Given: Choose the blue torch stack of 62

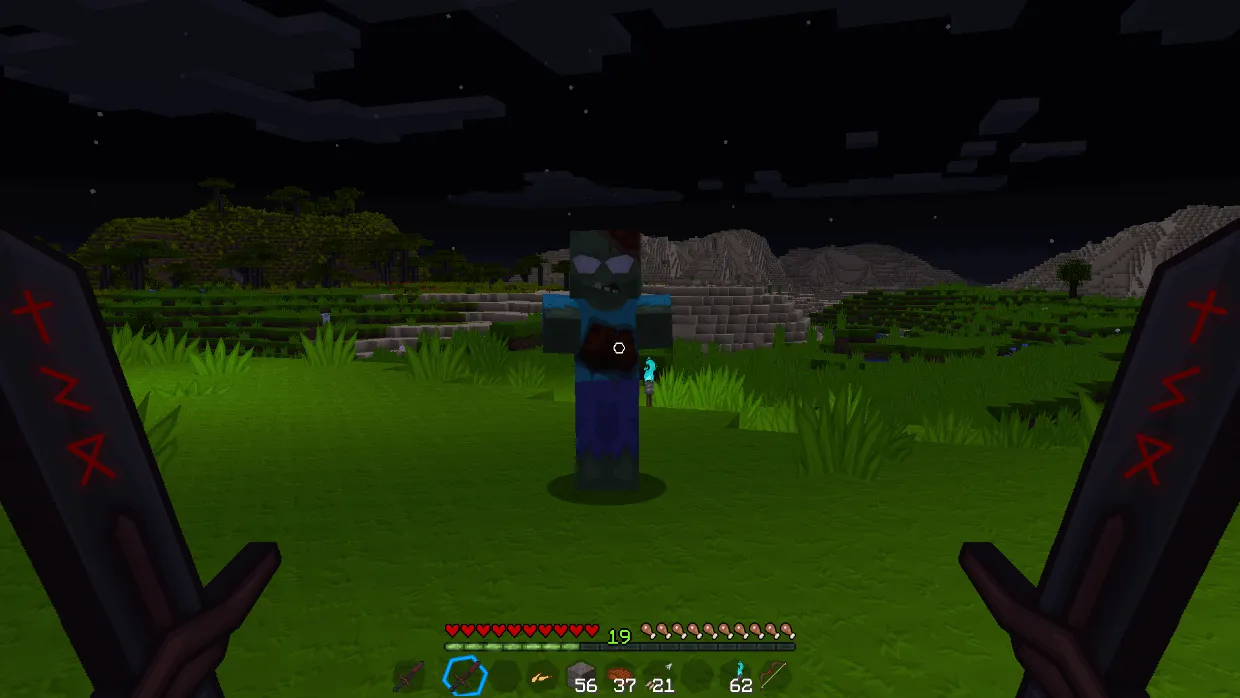Looking at the screenshot, I should click(738, 676).
